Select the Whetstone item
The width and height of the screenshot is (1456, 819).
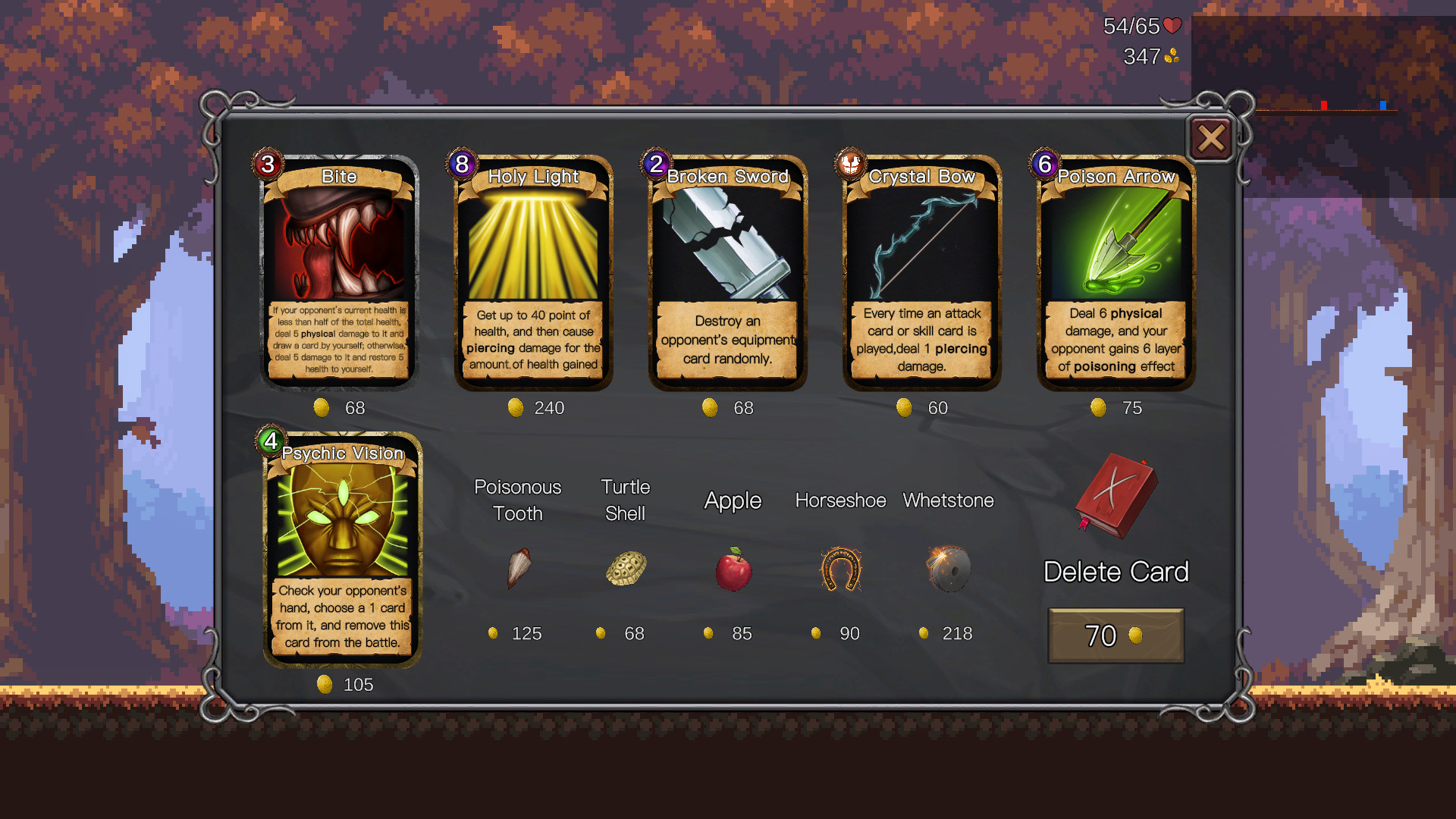click(948, 570)
